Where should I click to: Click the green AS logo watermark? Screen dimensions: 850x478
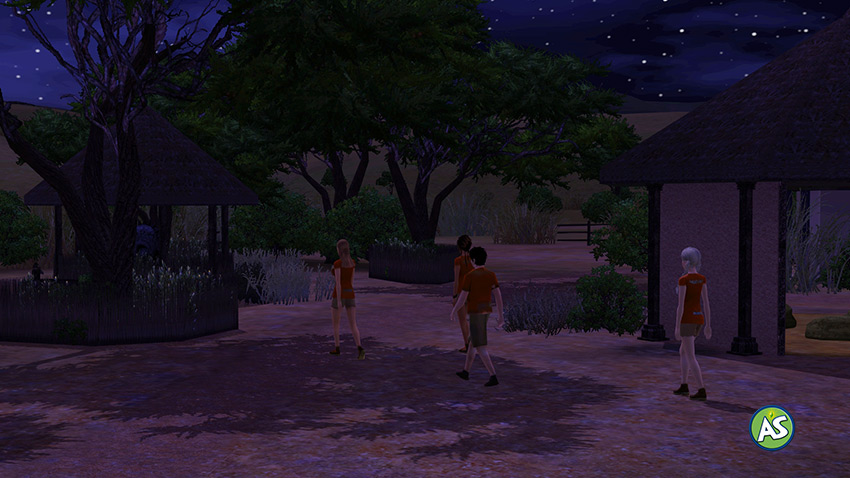tap(772, 428)
